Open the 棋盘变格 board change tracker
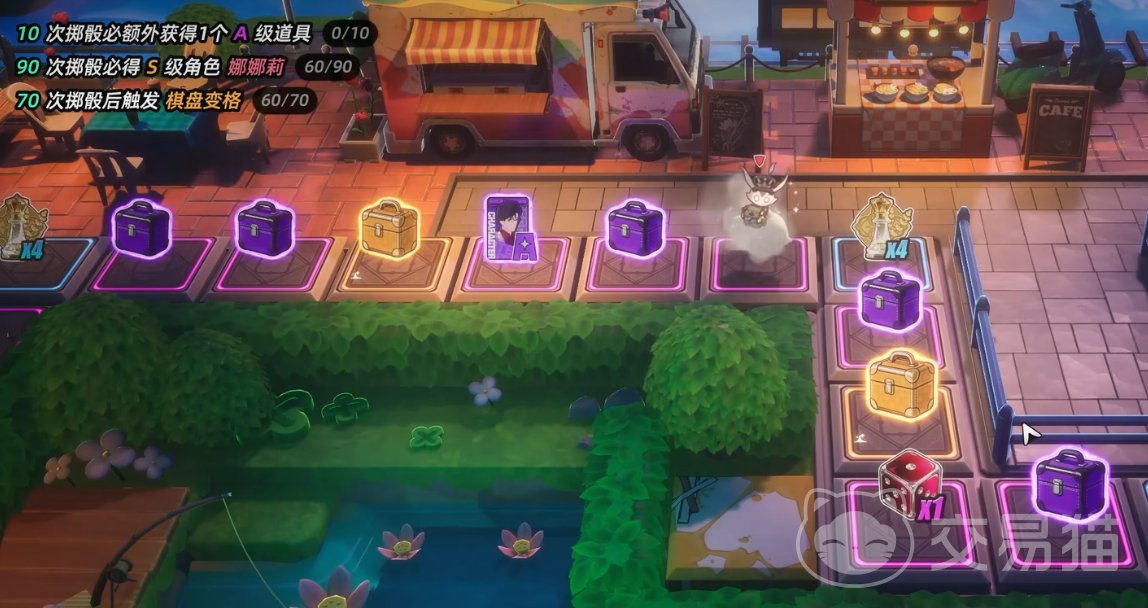 click(166, 100)
